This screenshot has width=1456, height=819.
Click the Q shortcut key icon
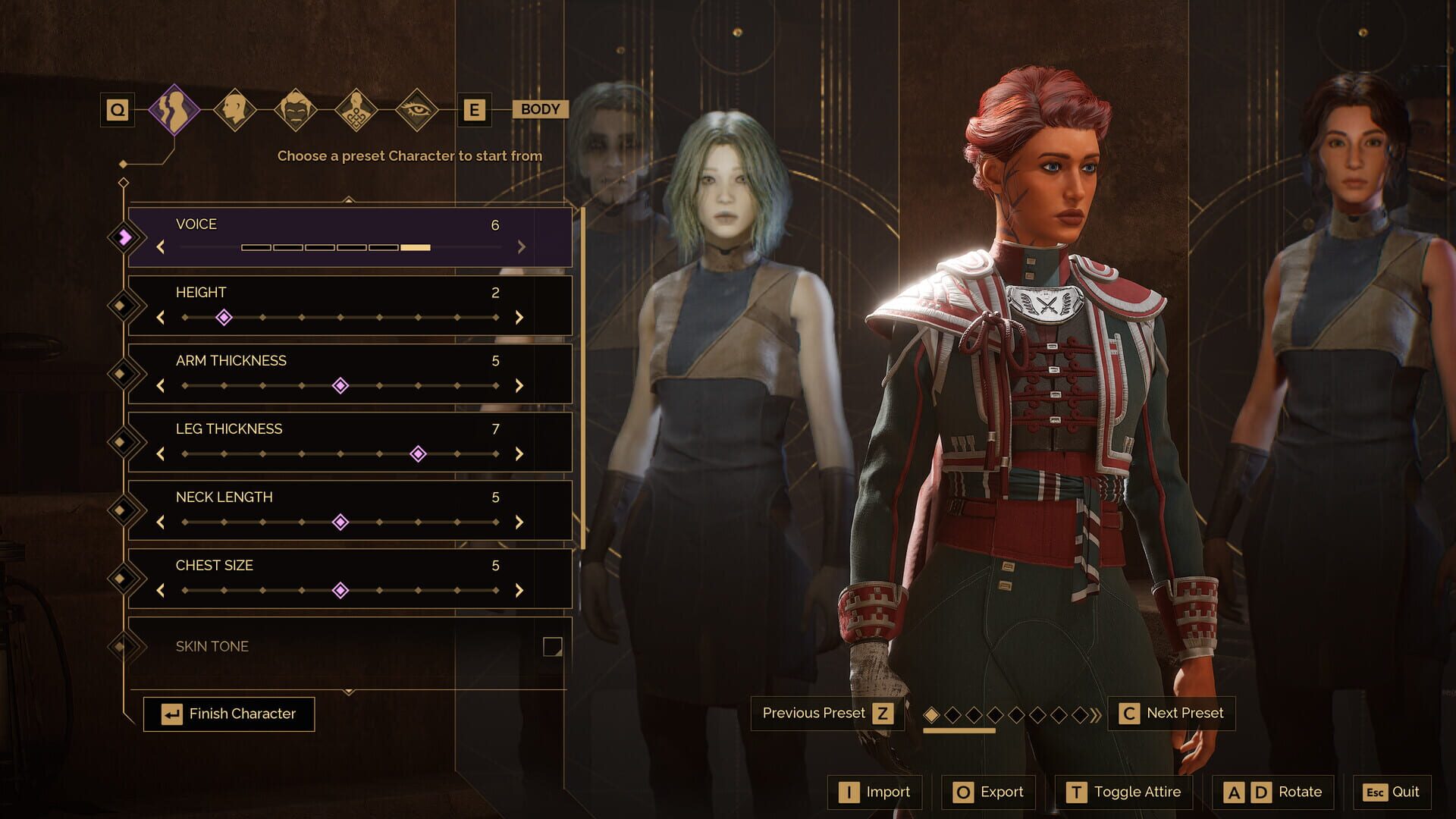(118, 109)
